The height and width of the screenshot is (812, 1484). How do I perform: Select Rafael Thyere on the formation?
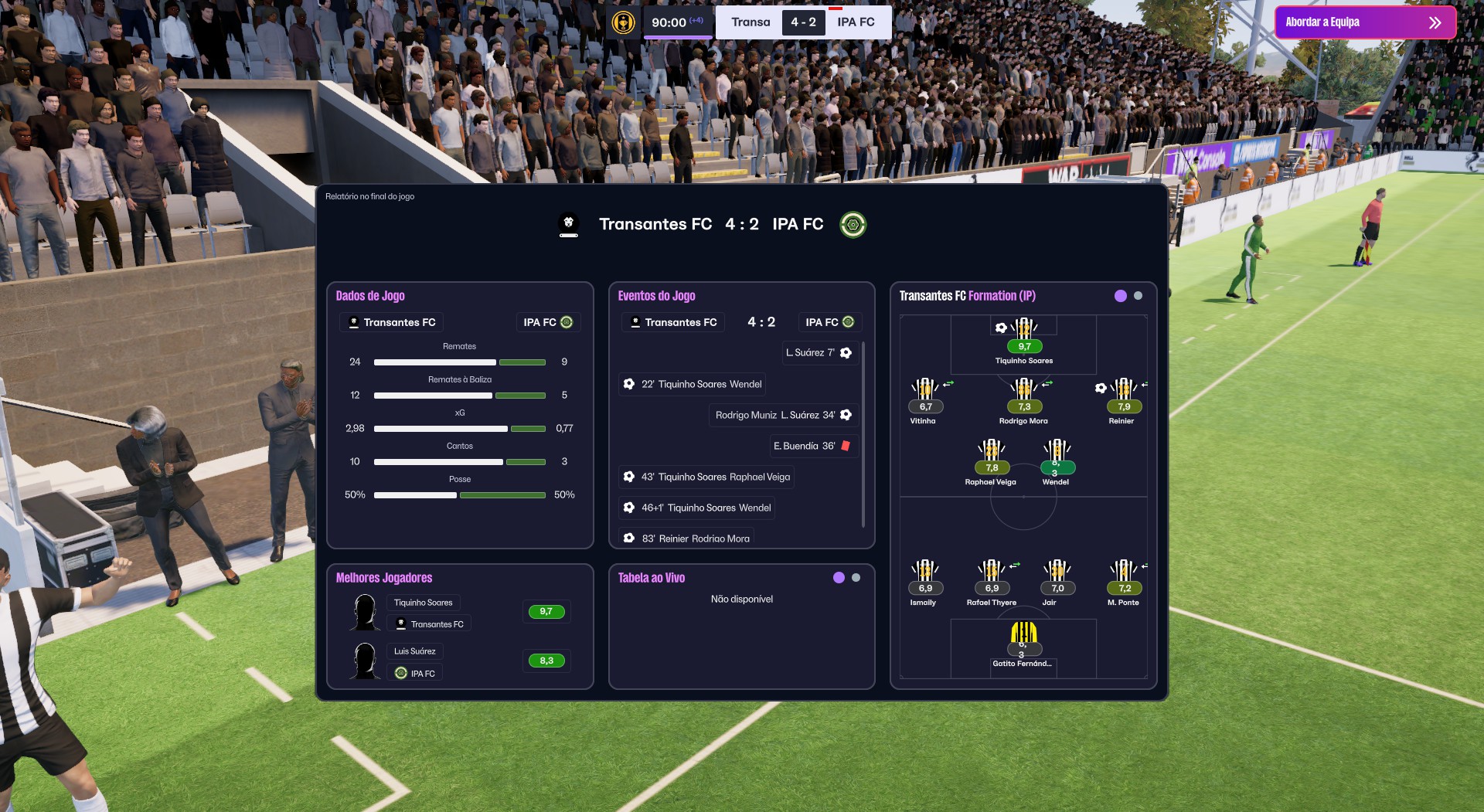coord(991,576)
